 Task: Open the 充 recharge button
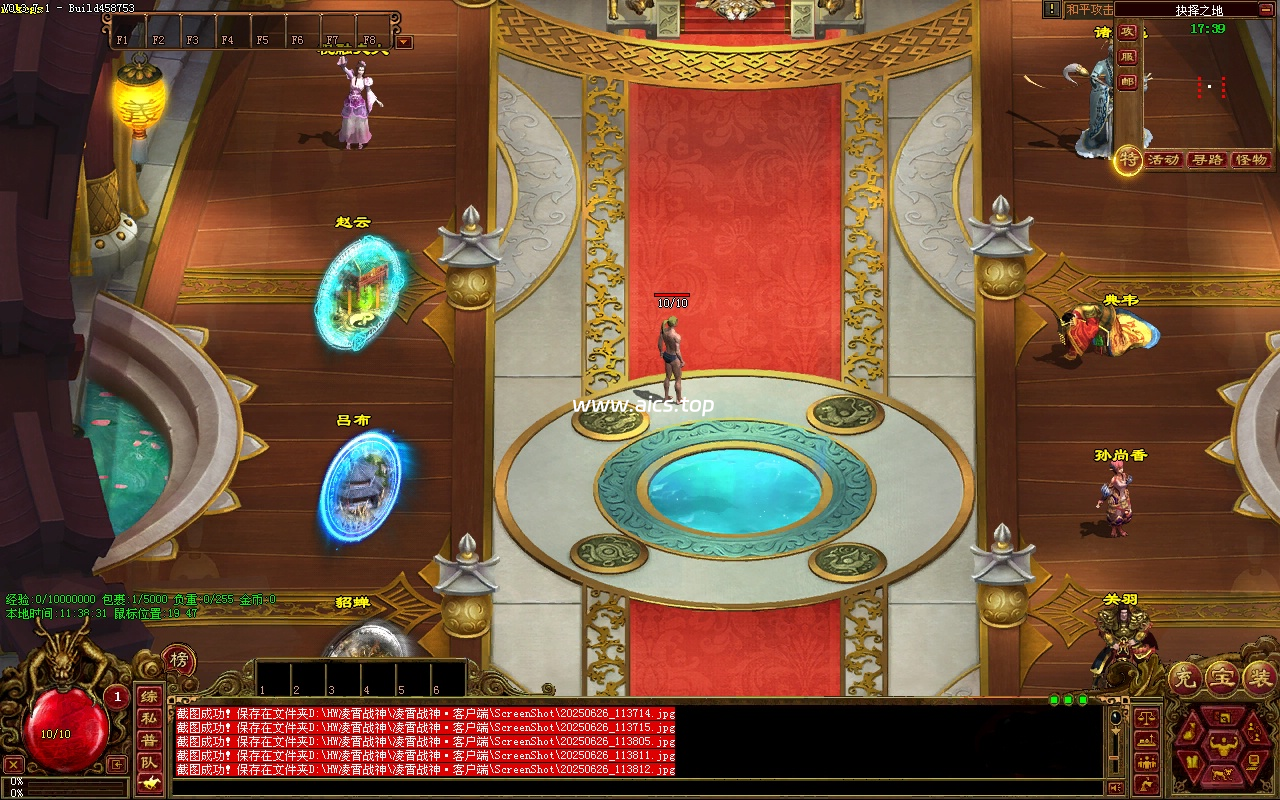(1185, 677)
